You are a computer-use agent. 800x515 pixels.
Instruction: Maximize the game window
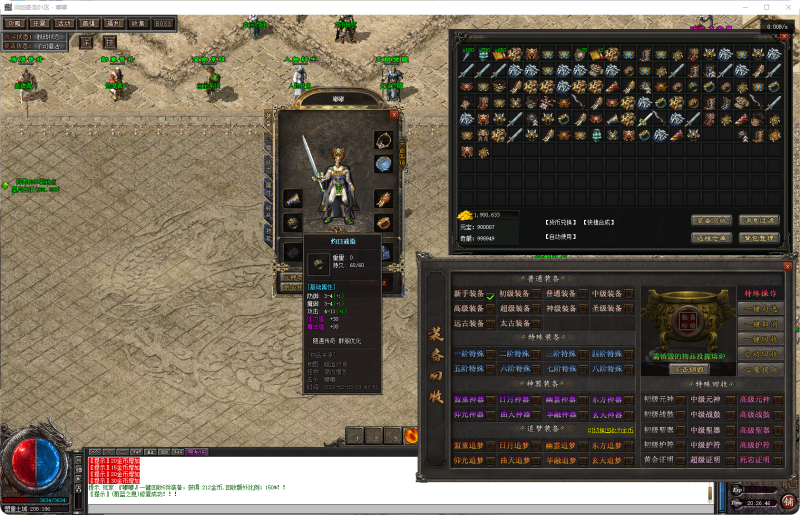tap(766, 6)
